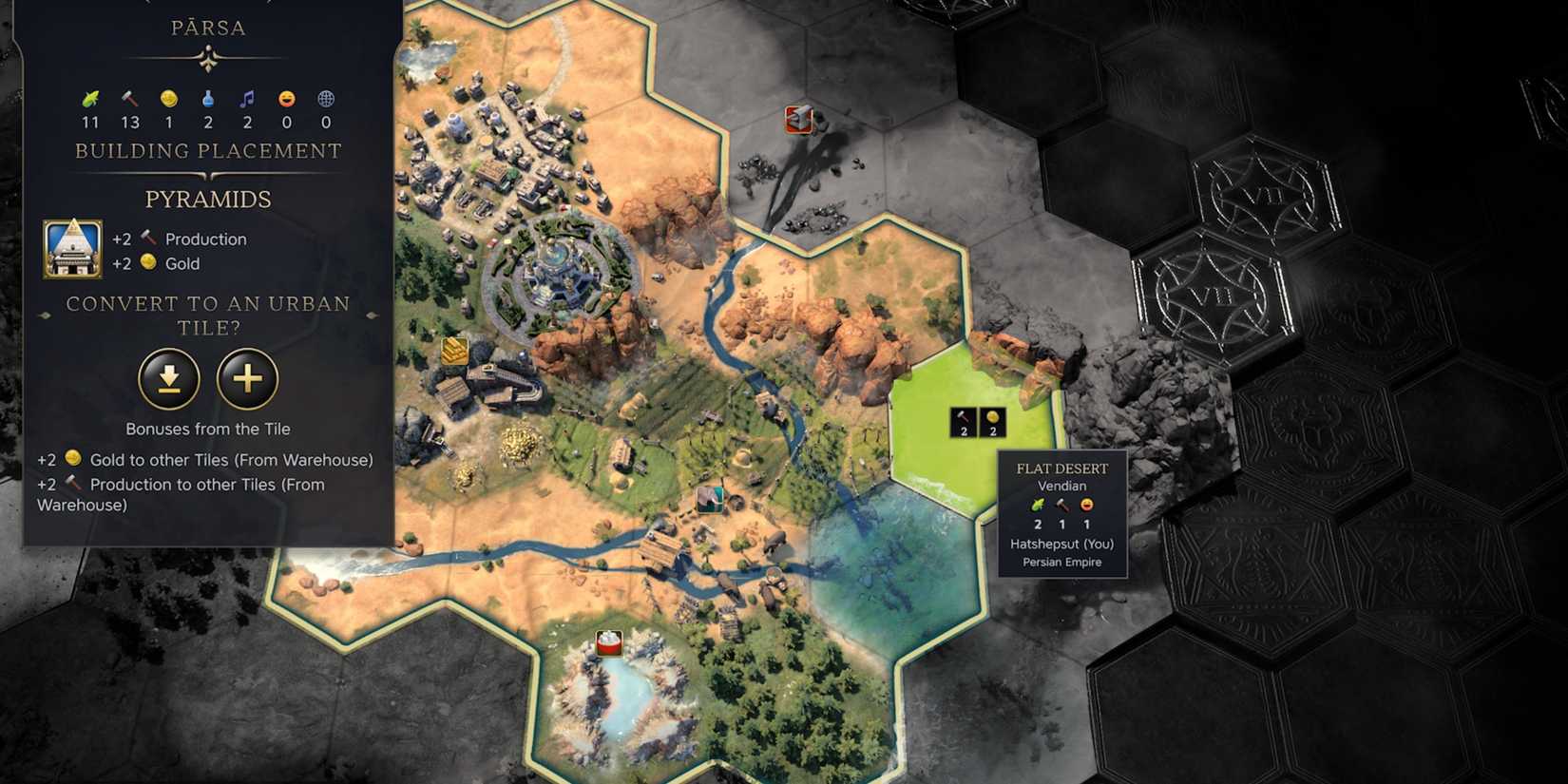The width and height of the screenshot is (1568, 784).
Task: Select the Pyramids building thumbnail
Action: tap(71, 249)
